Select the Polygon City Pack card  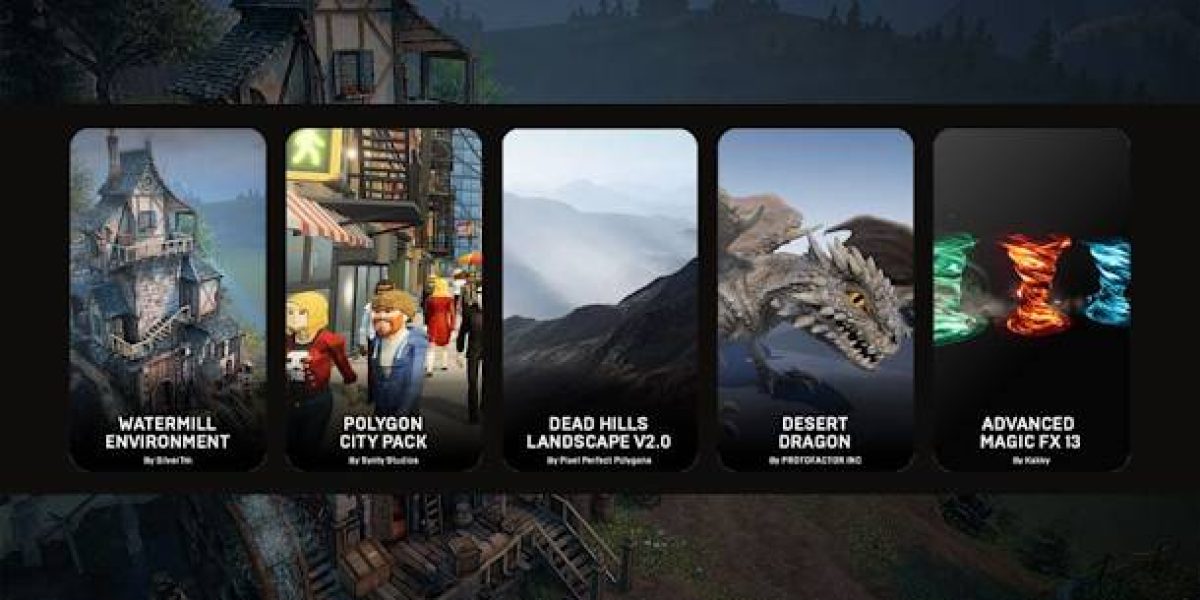(384, 299)
